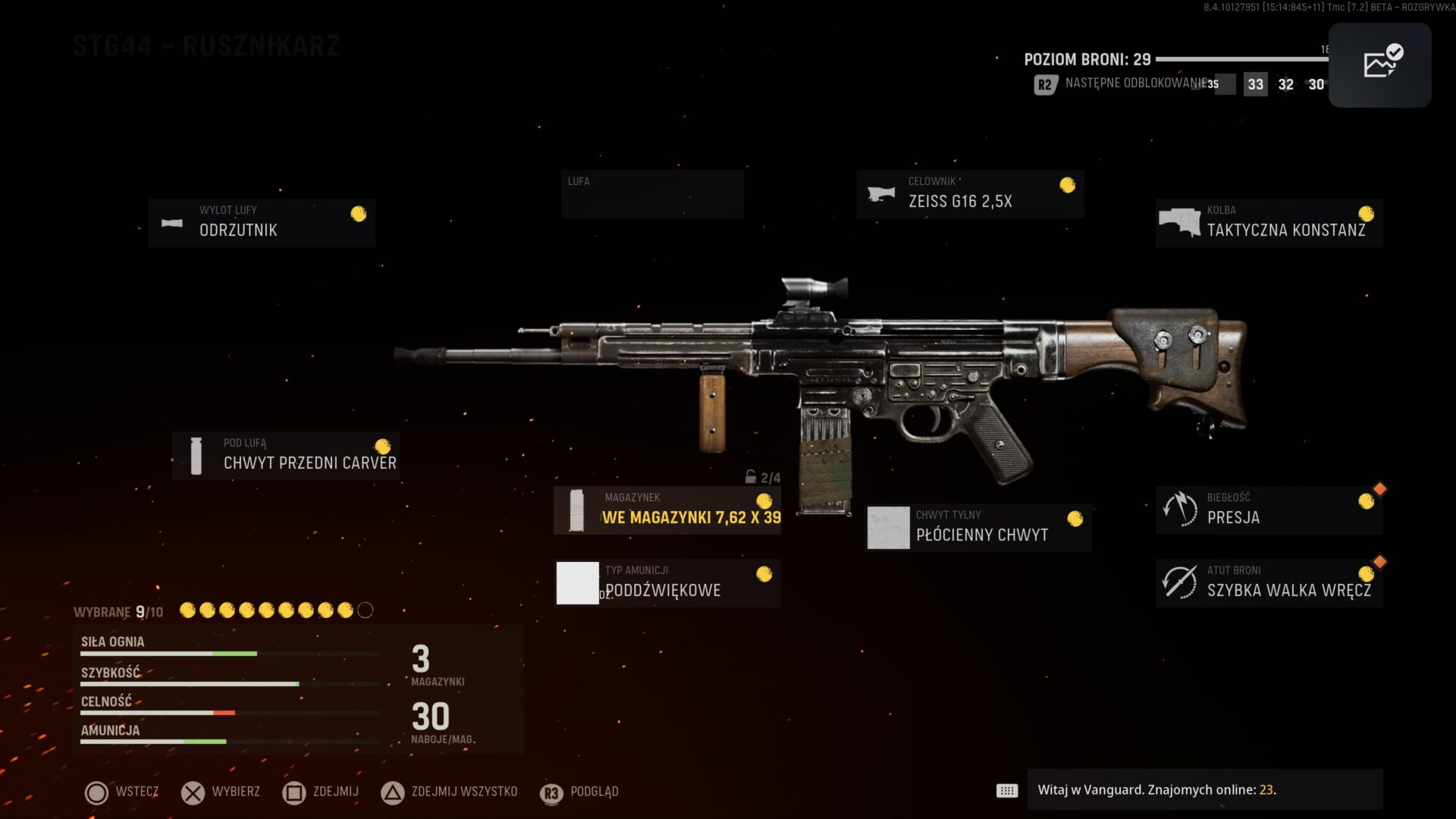The height and width of the screenshot is (819, 1456).
Task: Click the Wstecz back option
Action: pyautogui.click(x=121, y=792)
